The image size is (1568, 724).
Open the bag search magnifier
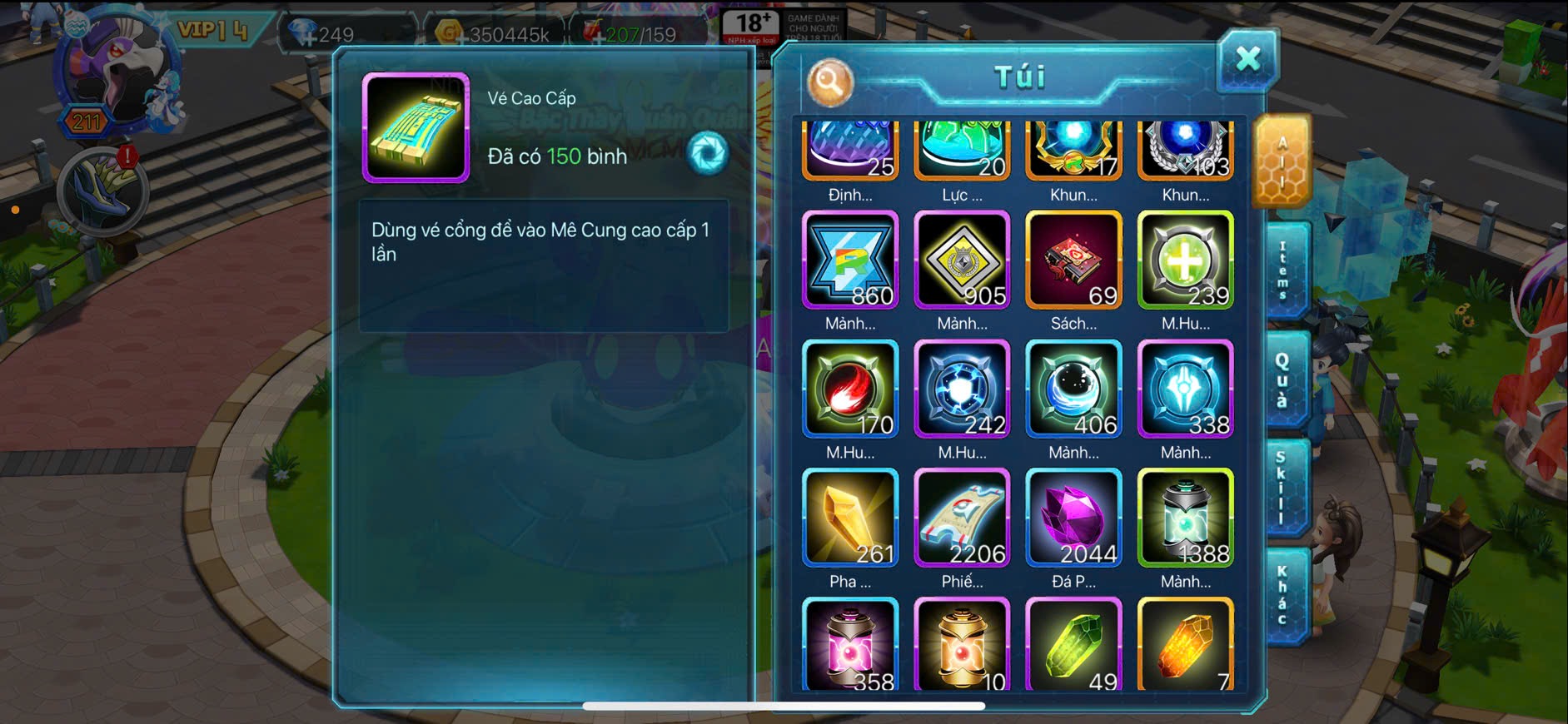[829, 82]
